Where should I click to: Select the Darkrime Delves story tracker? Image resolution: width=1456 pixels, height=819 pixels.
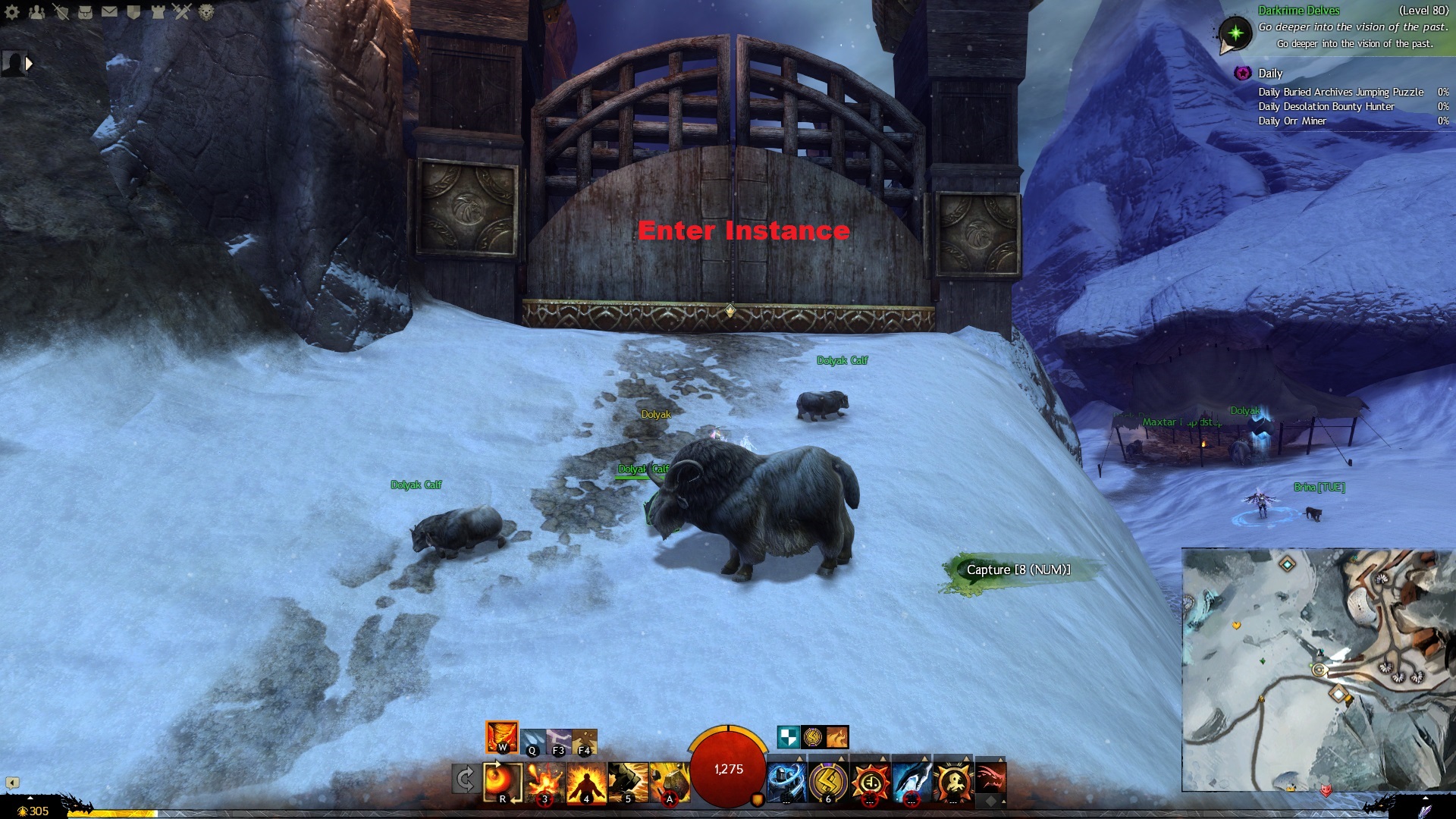tap(1298, 11)
